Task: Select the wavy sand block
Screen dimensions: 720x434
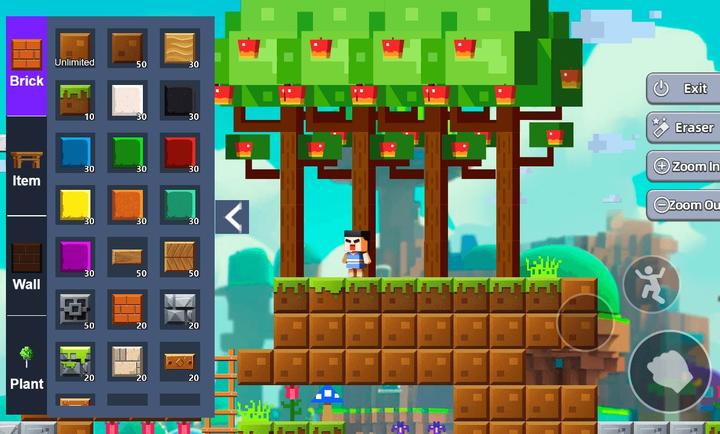Action: click(x=181, y=48)
